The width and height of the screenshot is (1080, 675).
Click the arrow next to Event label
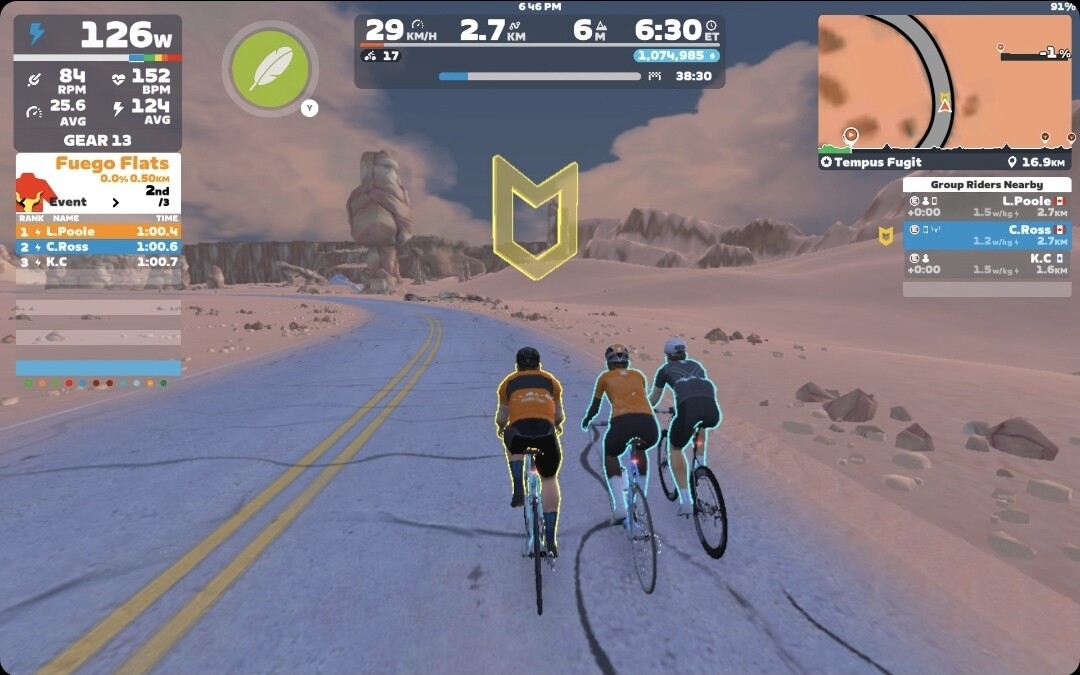pyautogui.click(x=115, y=202)
